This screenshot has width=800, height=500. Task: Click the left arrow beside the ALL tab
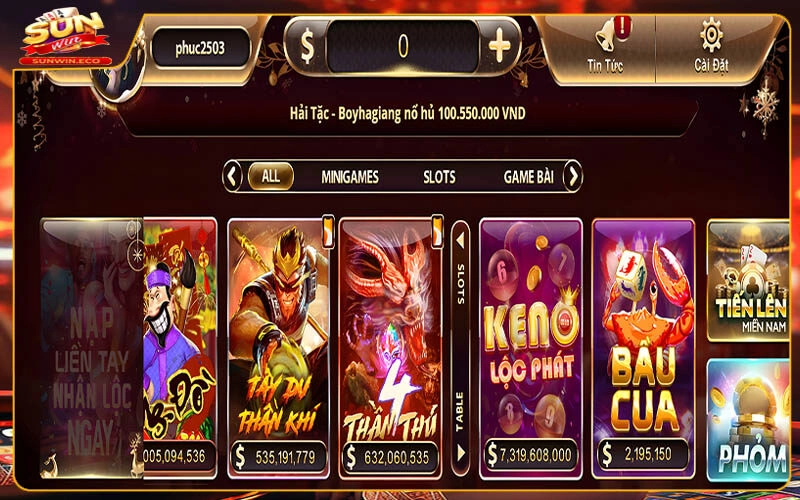[x=232, y=177]
